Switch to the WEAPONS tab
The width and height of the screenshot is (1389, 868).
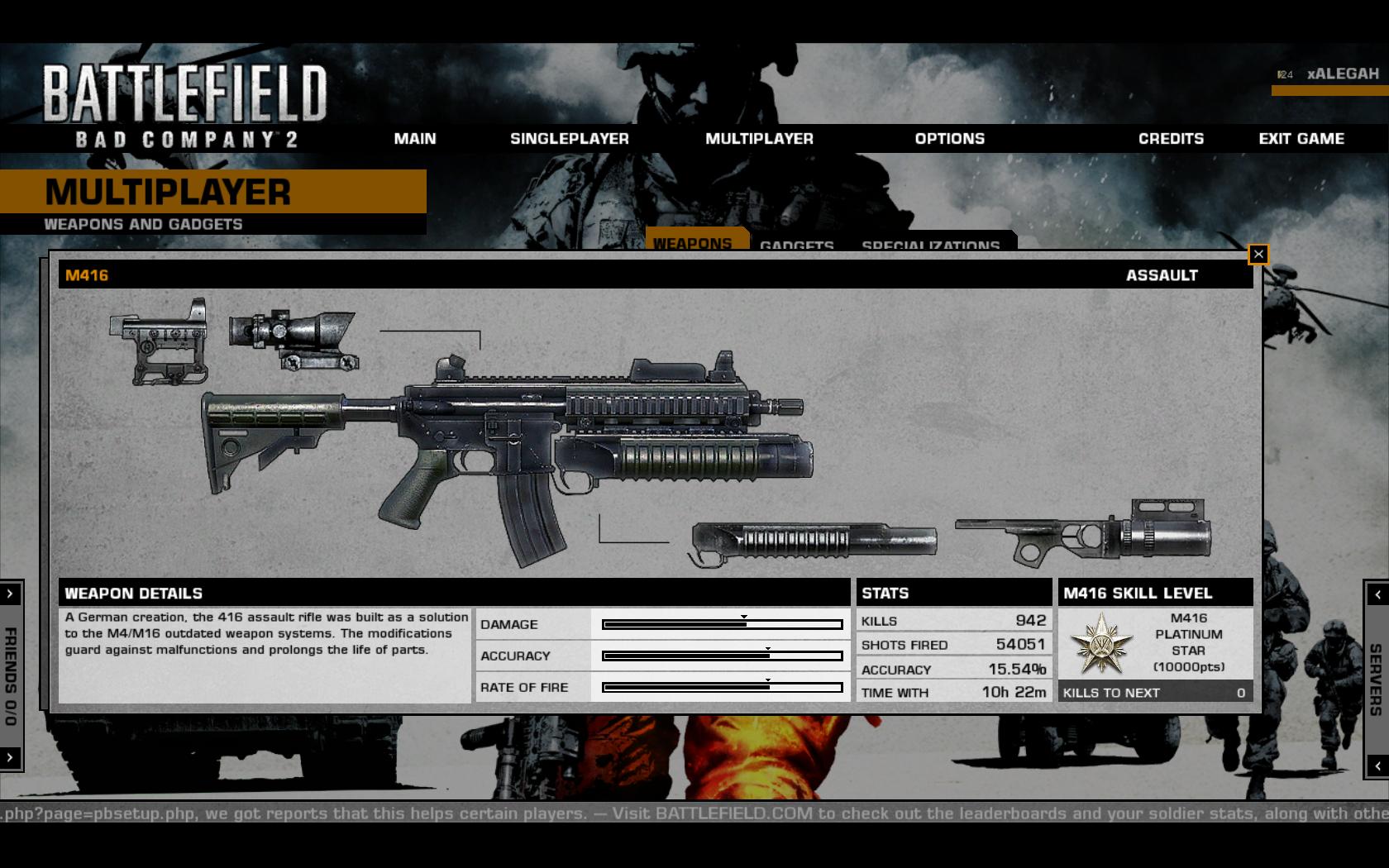693,242
